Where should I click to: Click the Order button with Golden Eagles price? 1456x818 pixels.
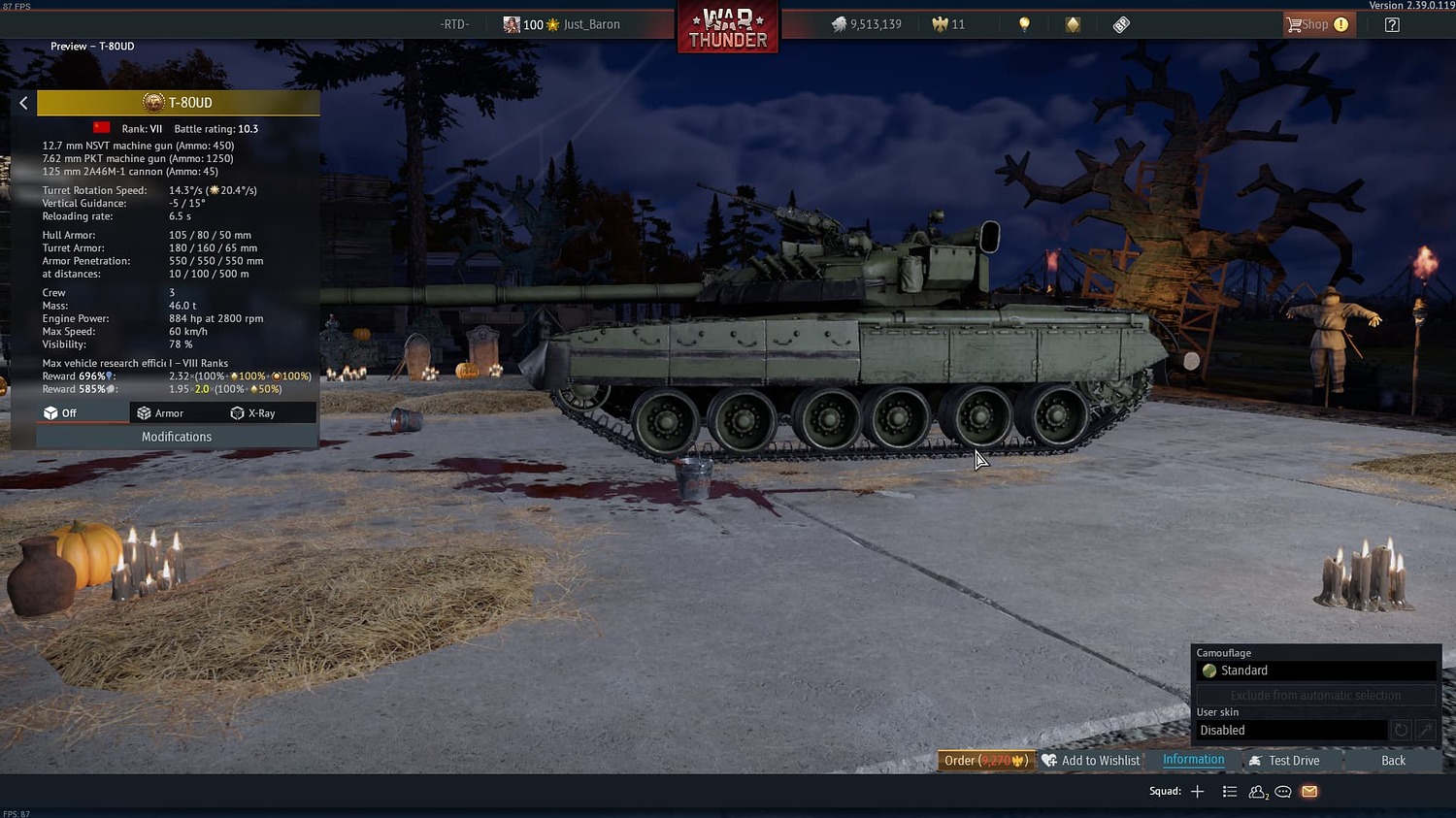click(x=984, y=760)
